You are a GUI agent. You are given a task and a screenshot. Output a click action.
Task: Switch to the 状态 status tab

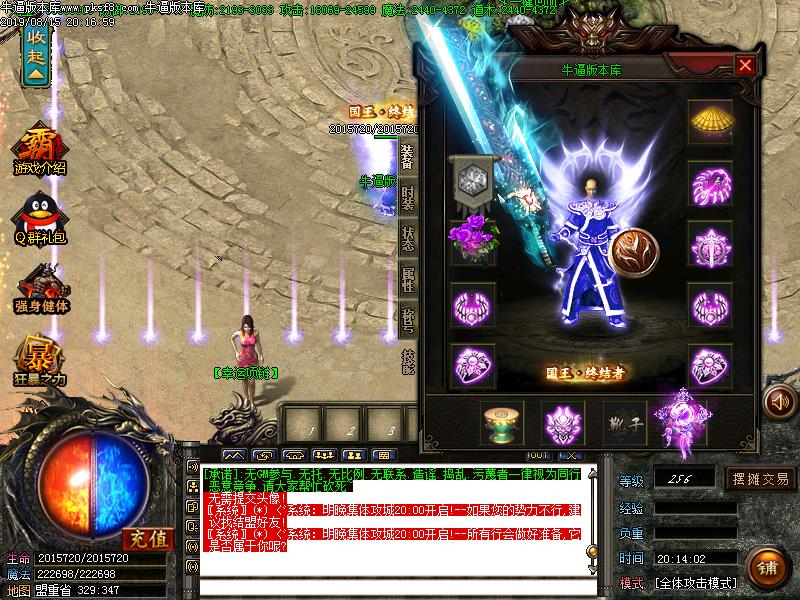[x=408, y=238]
